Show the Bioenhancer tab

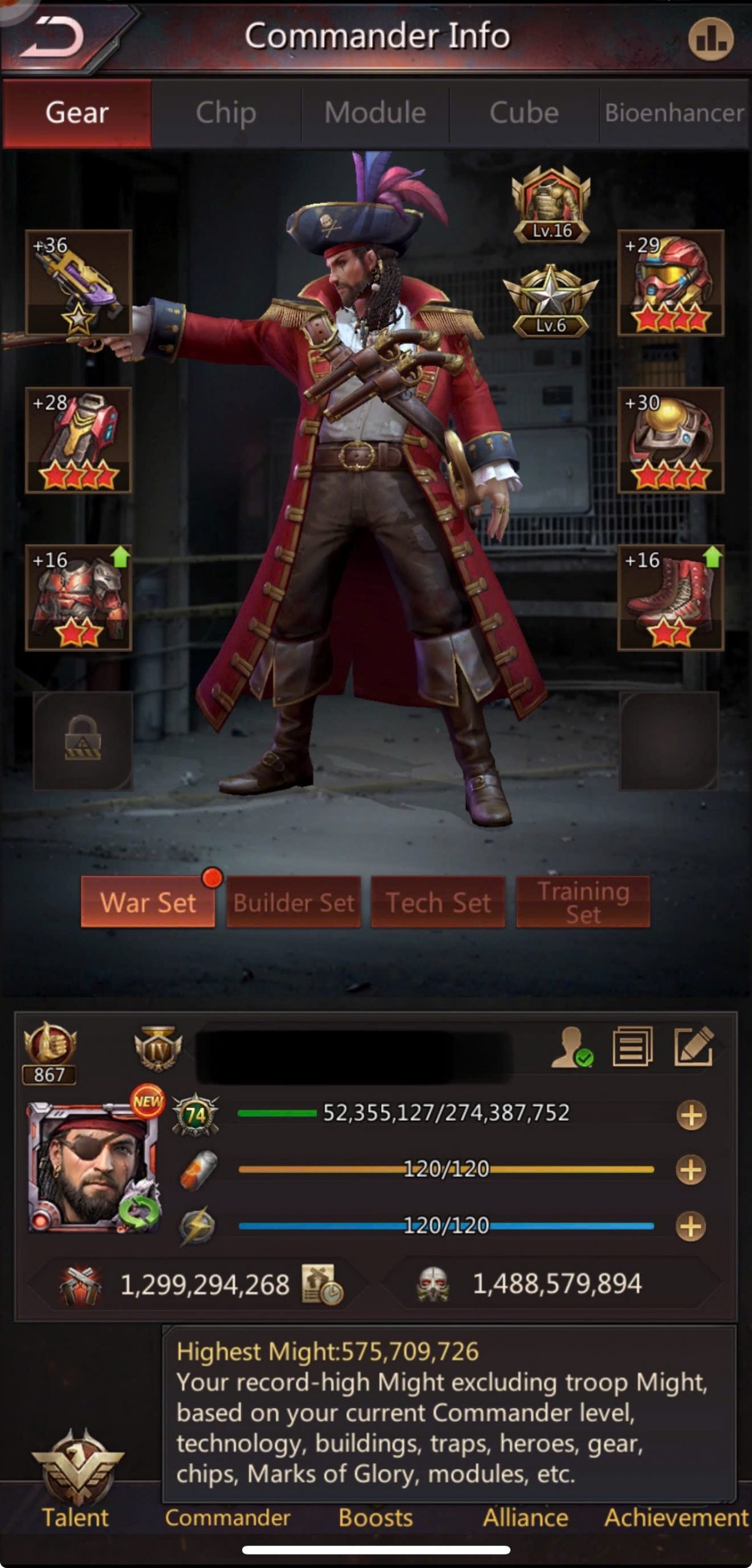674,113
